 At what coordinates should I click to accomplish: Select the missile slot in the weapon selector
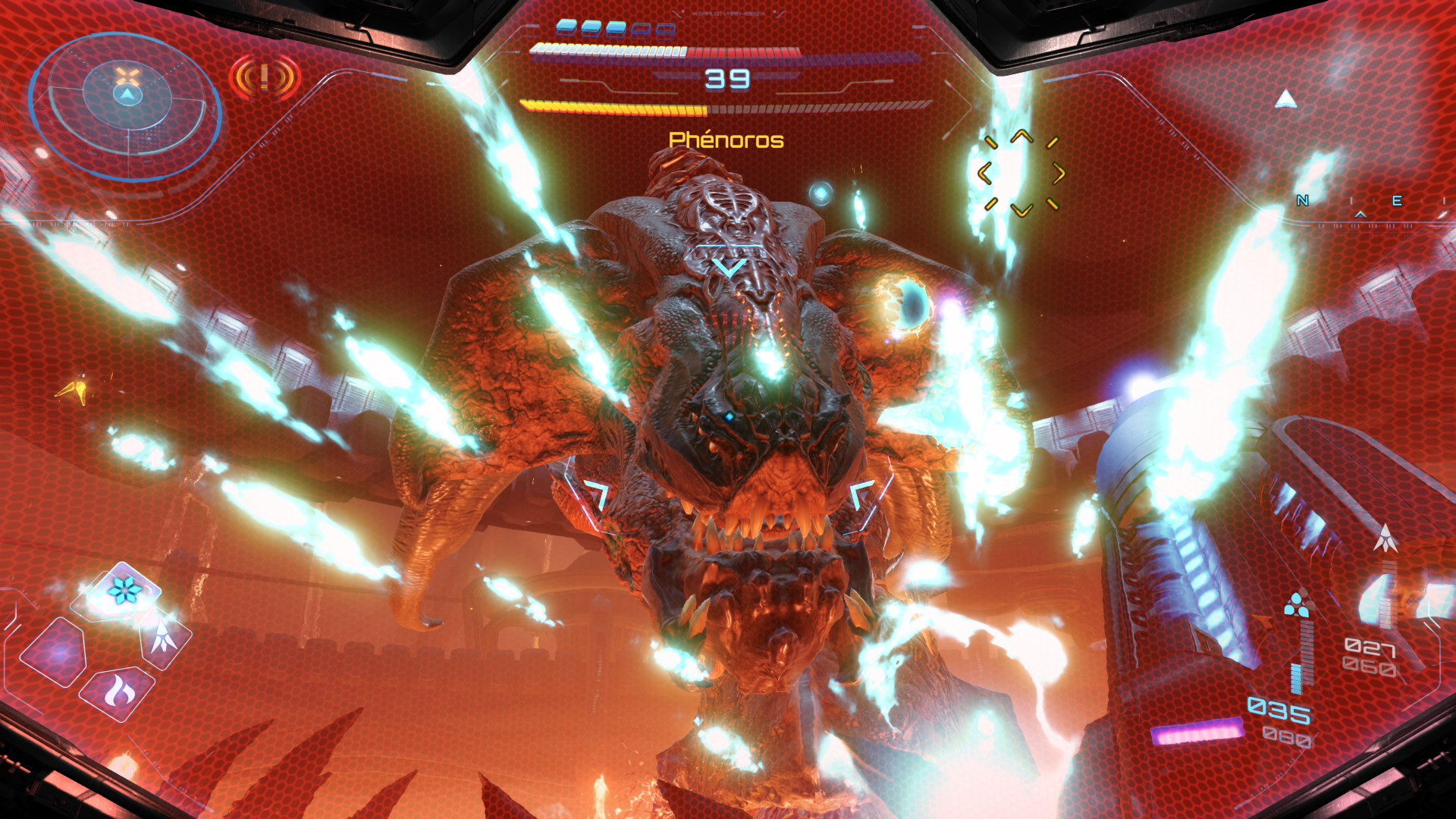point(164,638)
